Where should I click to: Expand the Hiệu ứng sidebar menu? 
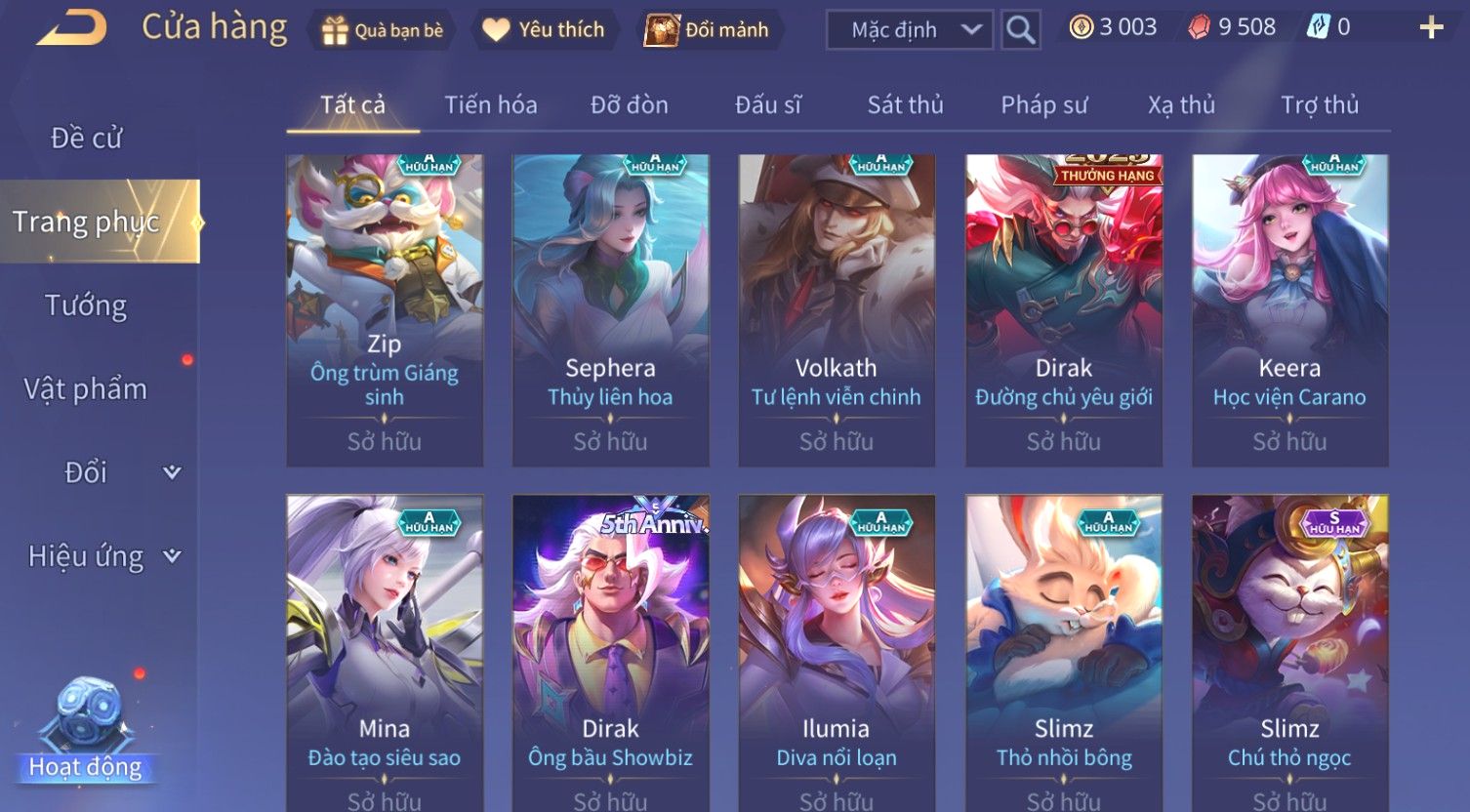(x=102, y=556)
